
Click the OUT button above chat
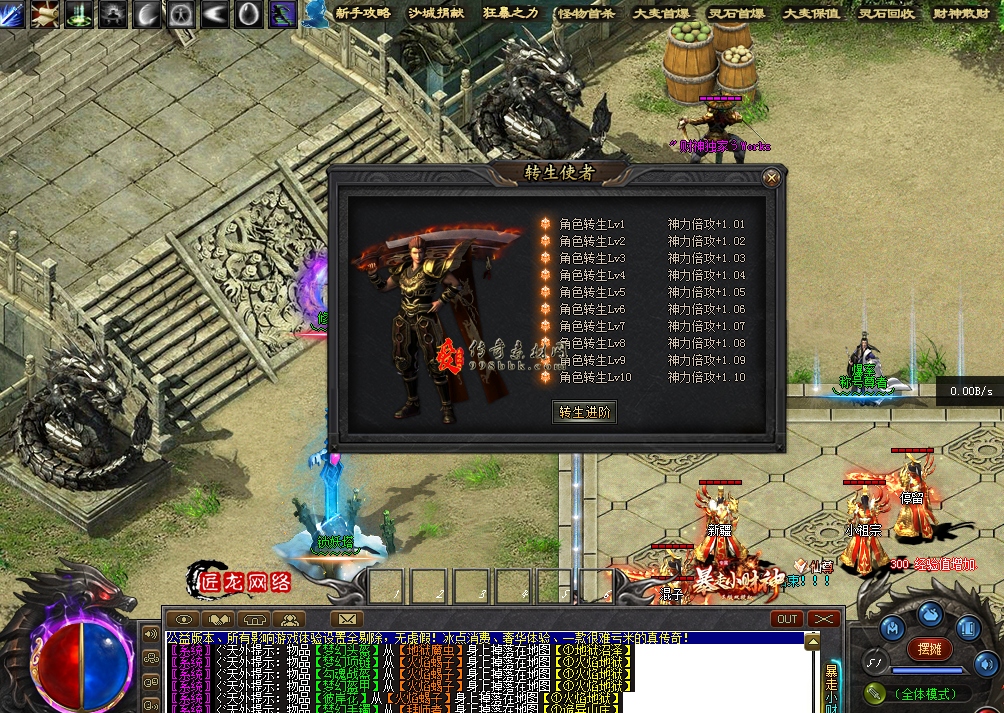pyautogui.click(x=787, y=619)
